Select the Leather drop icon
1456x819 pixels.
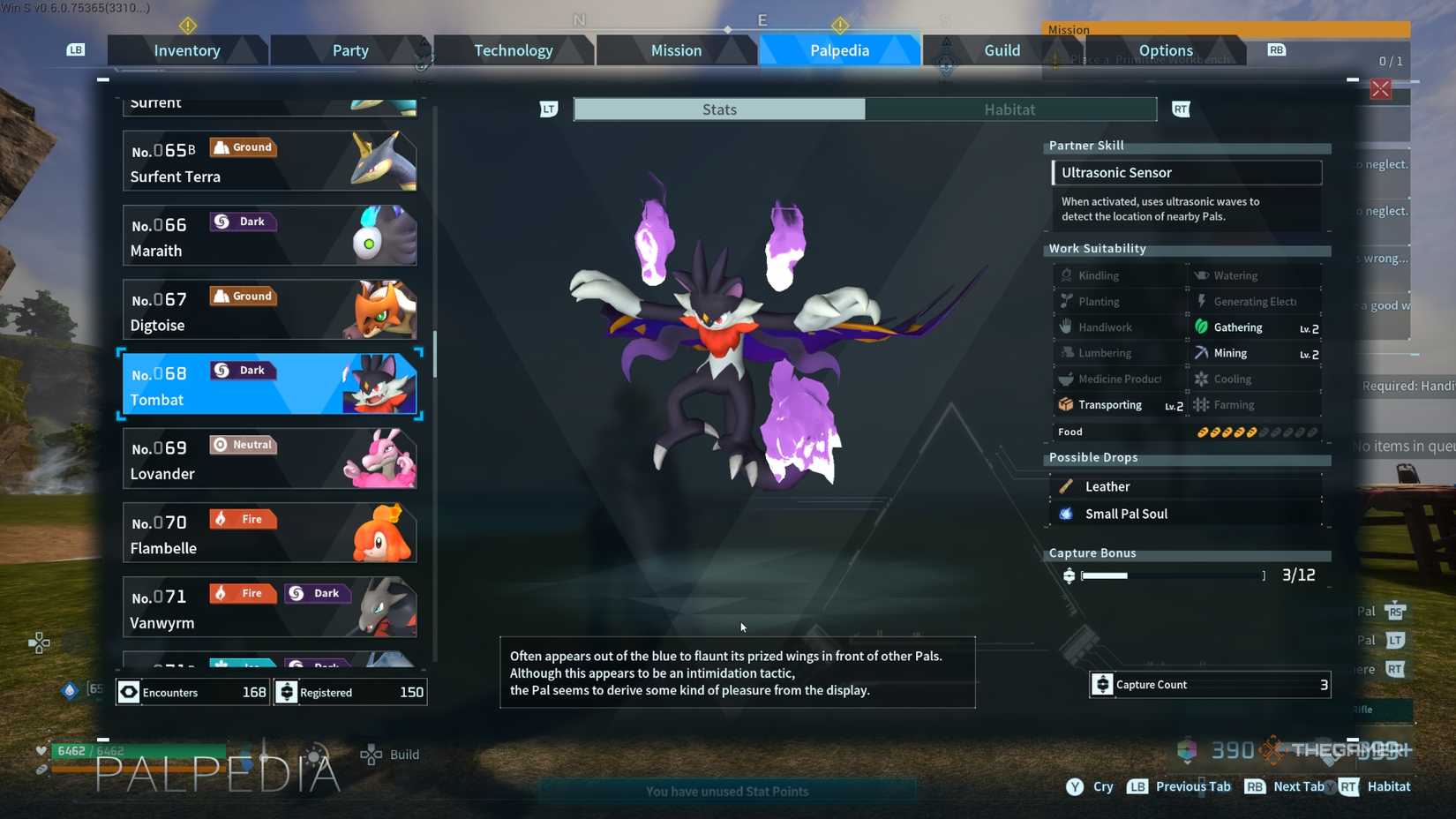point(1067,486)
